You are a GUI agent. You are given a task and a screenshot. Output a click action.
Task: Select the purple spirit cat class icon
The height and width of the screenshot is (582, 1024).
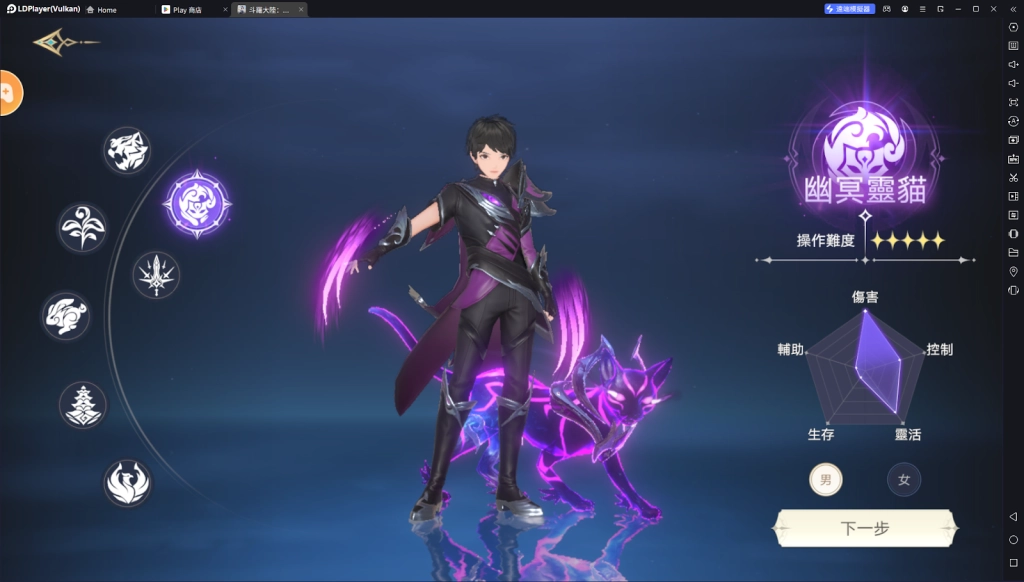197,204
